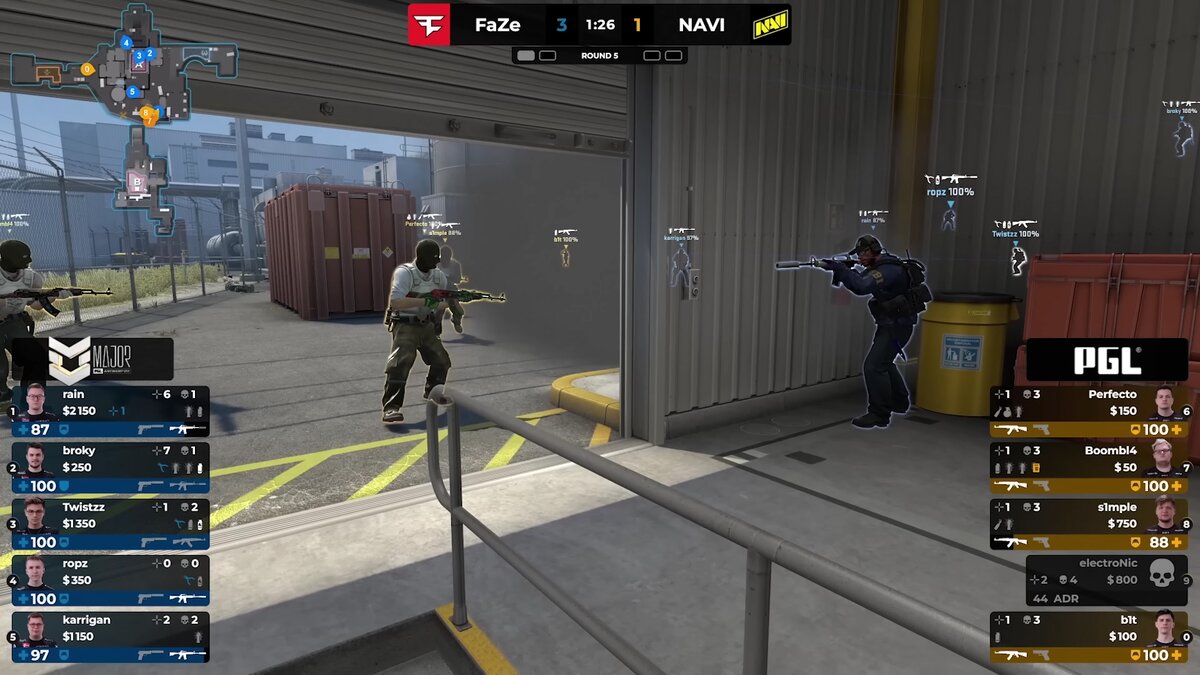The image size is (1200, 675).
Task: Click the NAVI team logo
Action: pyautogui.click(x=770, y=24)
